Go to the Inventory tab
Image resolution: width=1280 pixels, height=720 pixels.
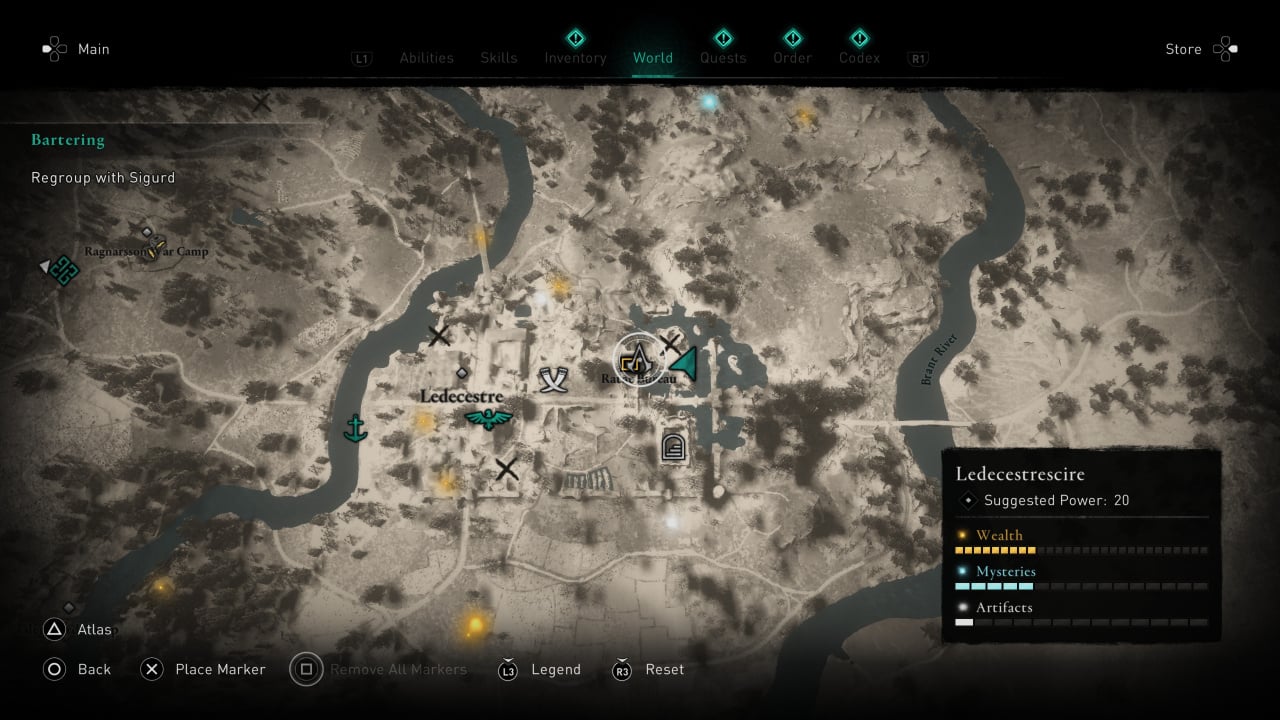coord(575,58)
